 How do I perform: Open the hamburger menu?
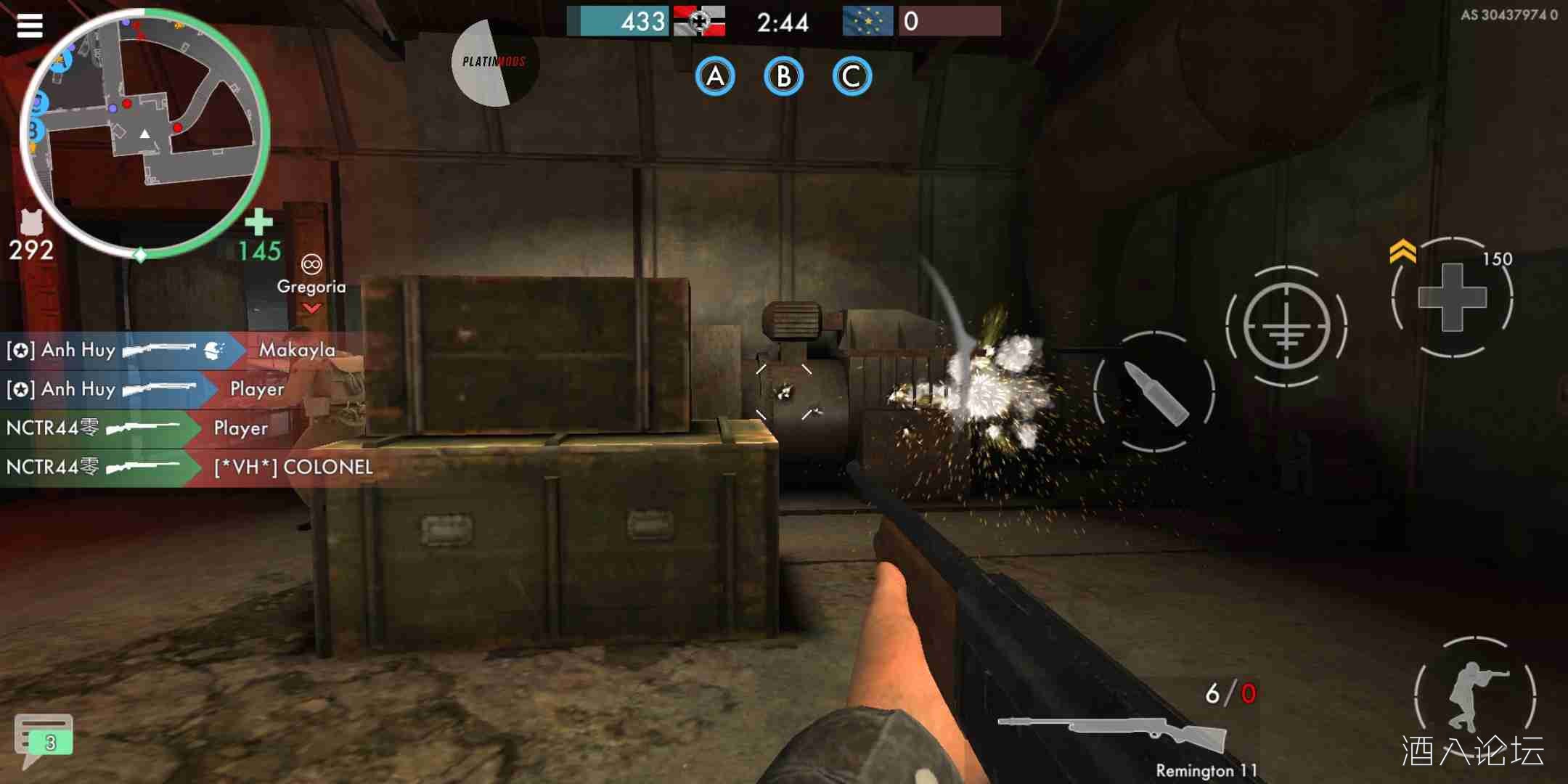pyautogui.click(x=30, y=25)
